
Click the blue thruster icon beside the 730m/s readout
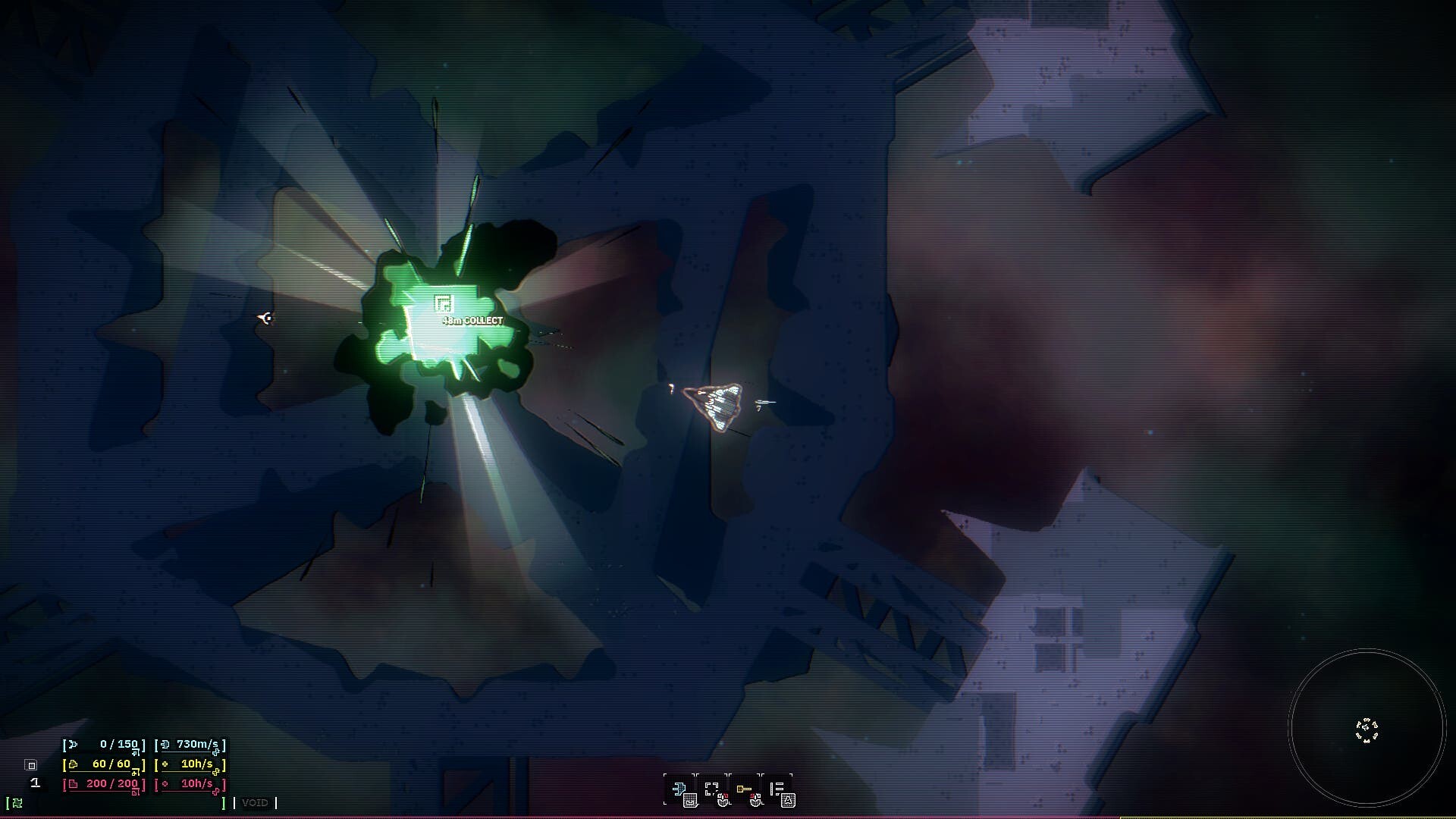(x=166, y=745)
